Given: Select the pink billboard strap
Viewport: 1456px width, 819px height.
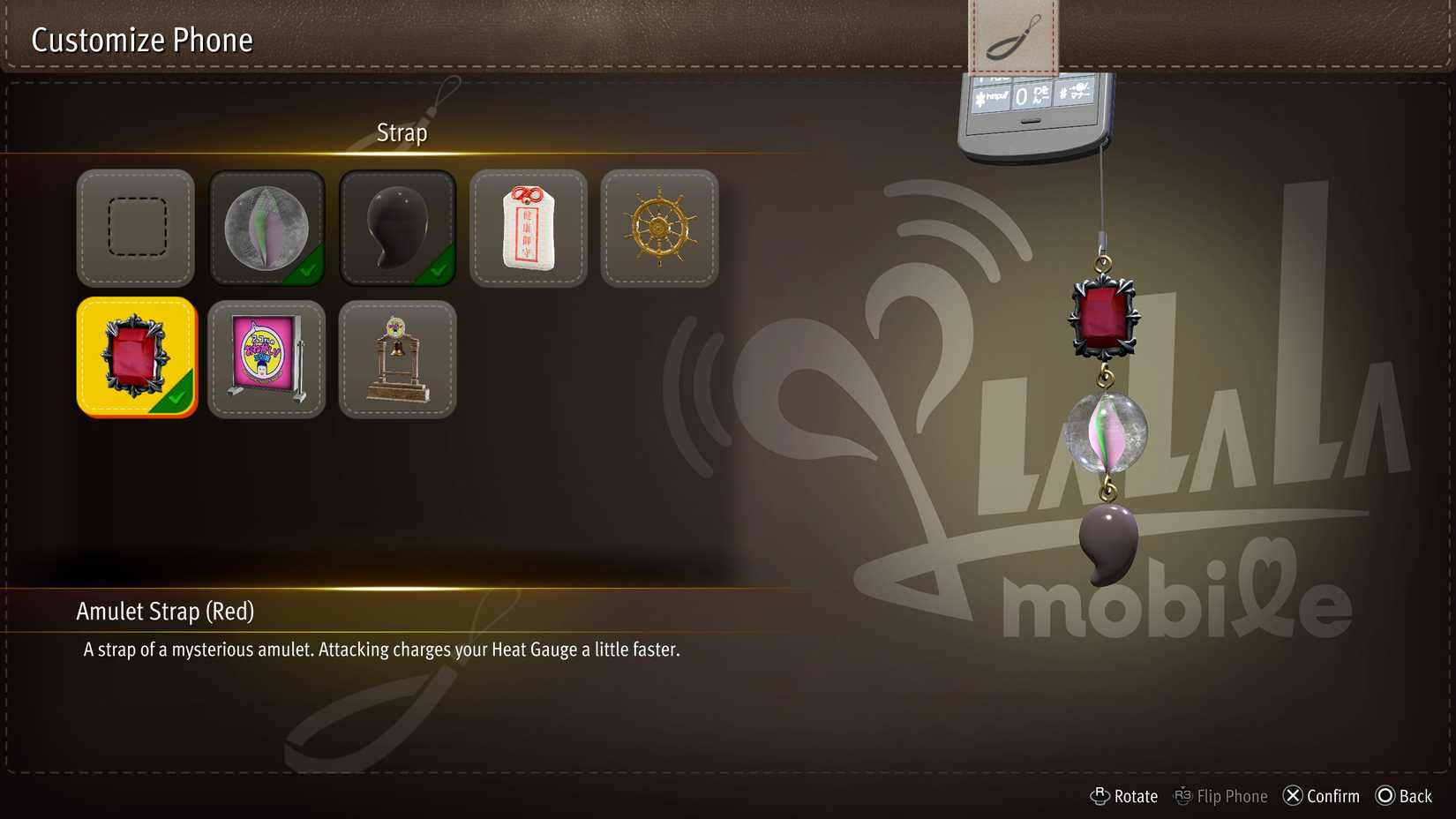Looking at the screenshot, I should (266, 357).
